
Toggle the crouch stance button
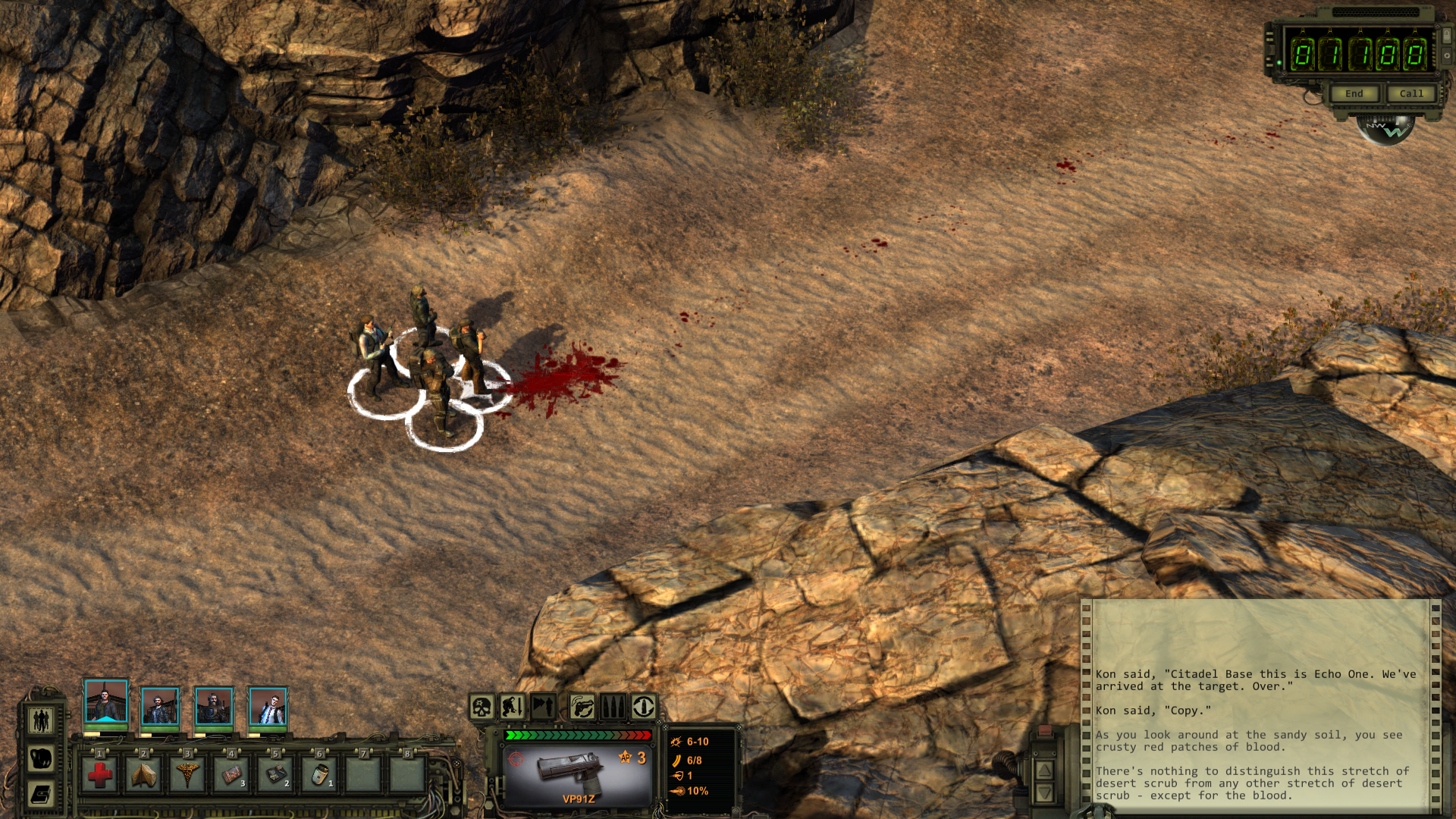point(512,708)
